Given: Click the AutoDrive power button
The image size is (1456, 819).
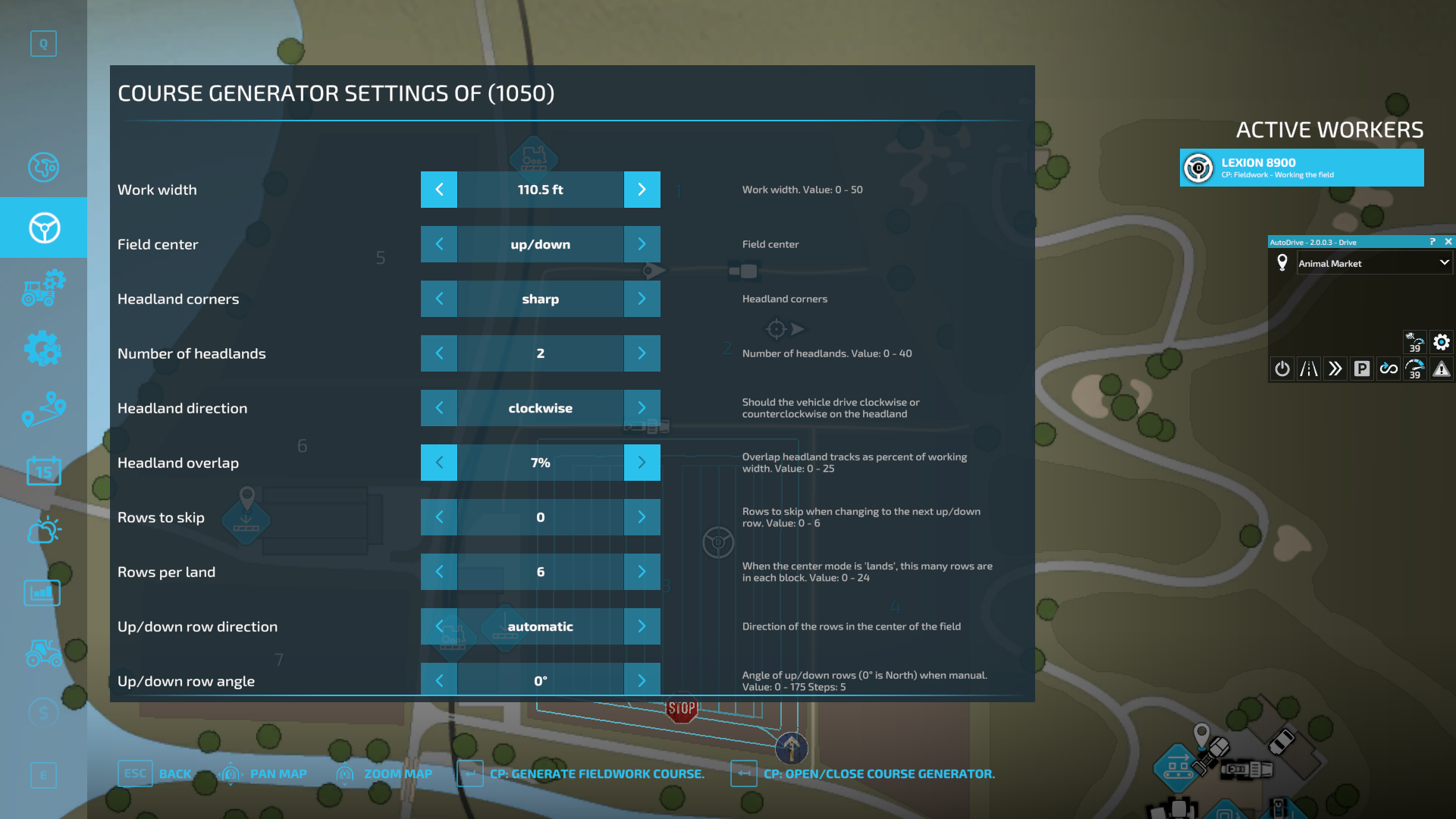Looking at the screenshot, I should coord(1282,369).
